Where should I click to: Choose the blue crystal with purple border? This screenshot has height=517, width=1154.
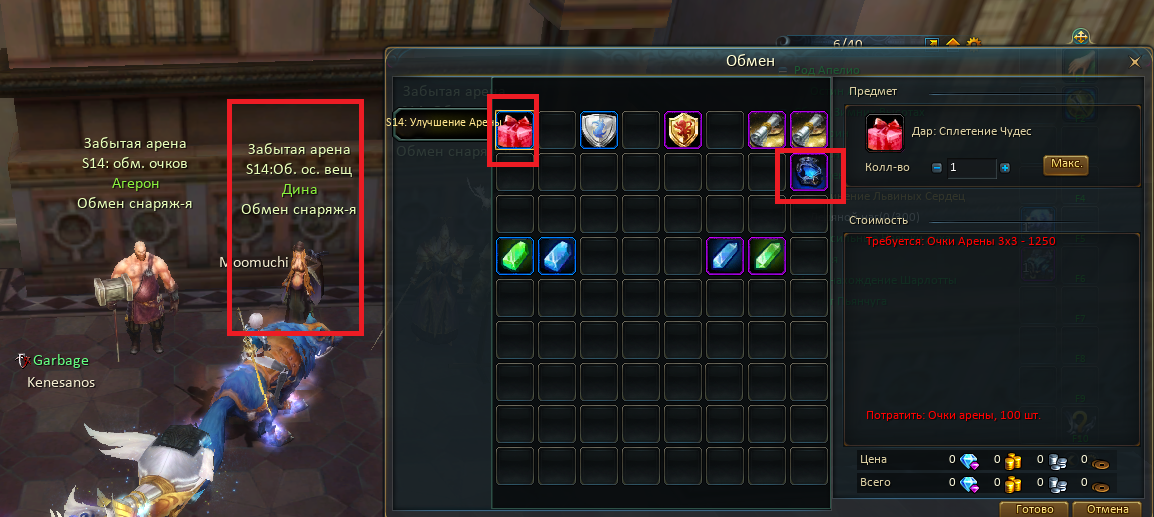[725, 255]
